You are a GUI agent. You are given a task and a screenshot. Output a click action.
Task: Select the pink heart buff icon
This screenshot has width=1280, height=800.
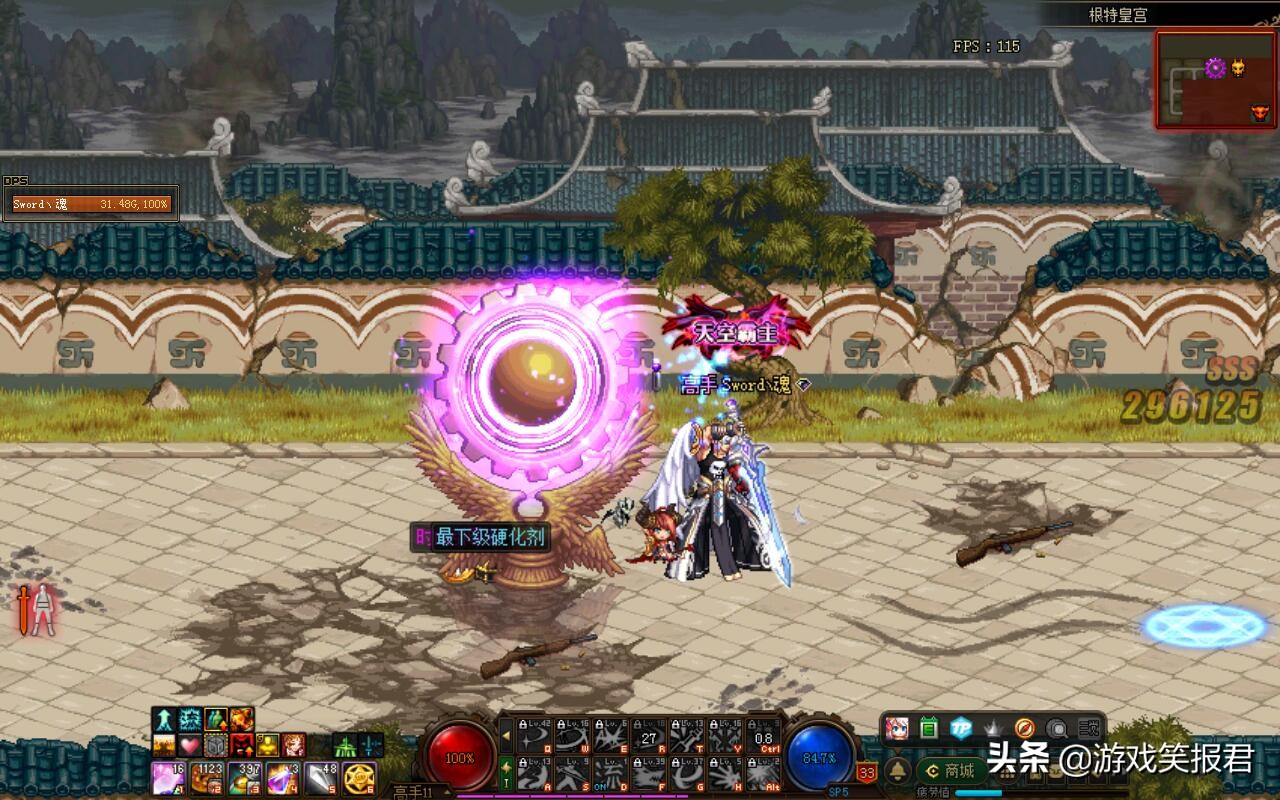tap(190, 745)
